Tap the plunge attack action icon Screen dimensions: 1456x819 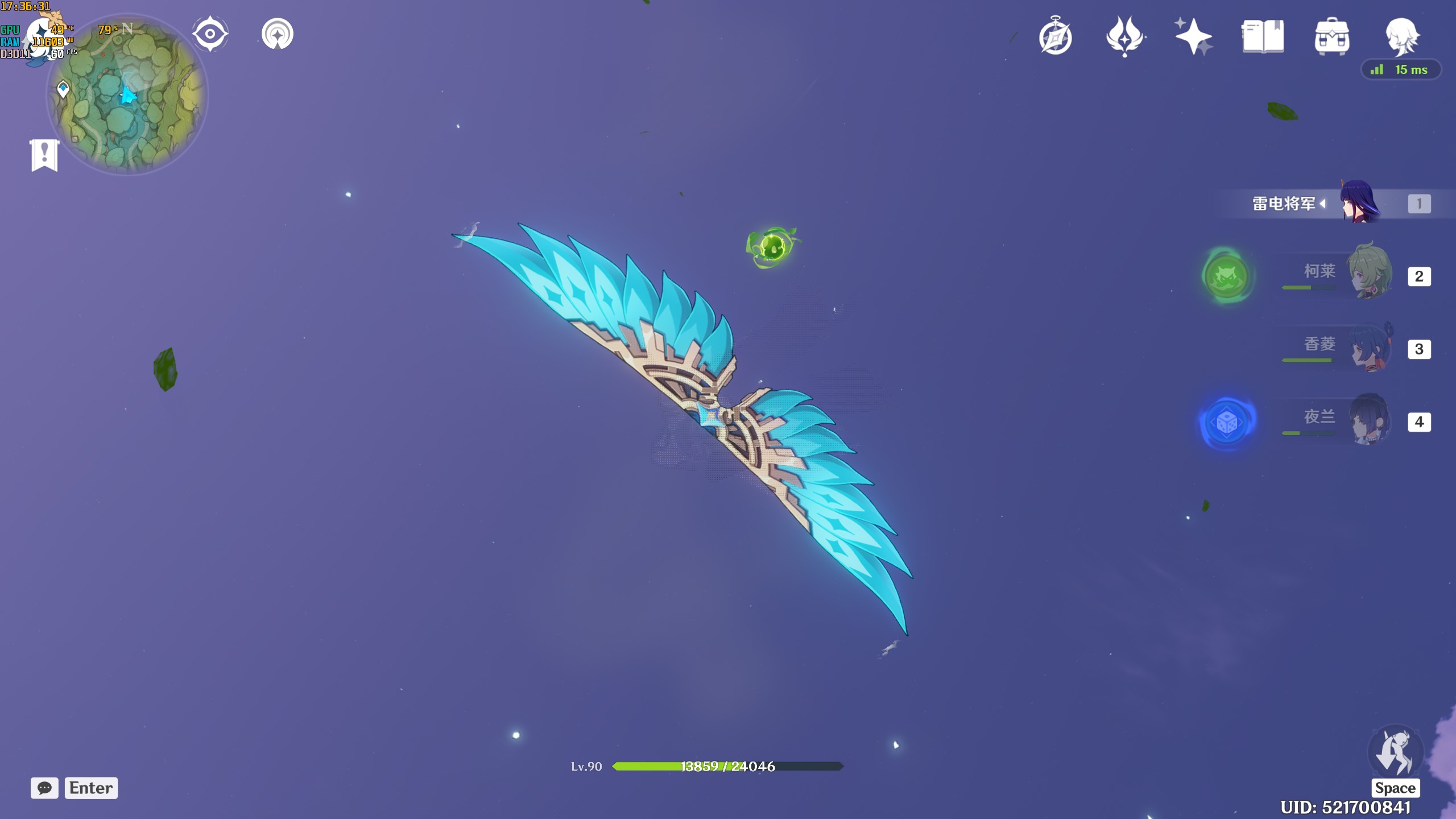point(1395,752)
